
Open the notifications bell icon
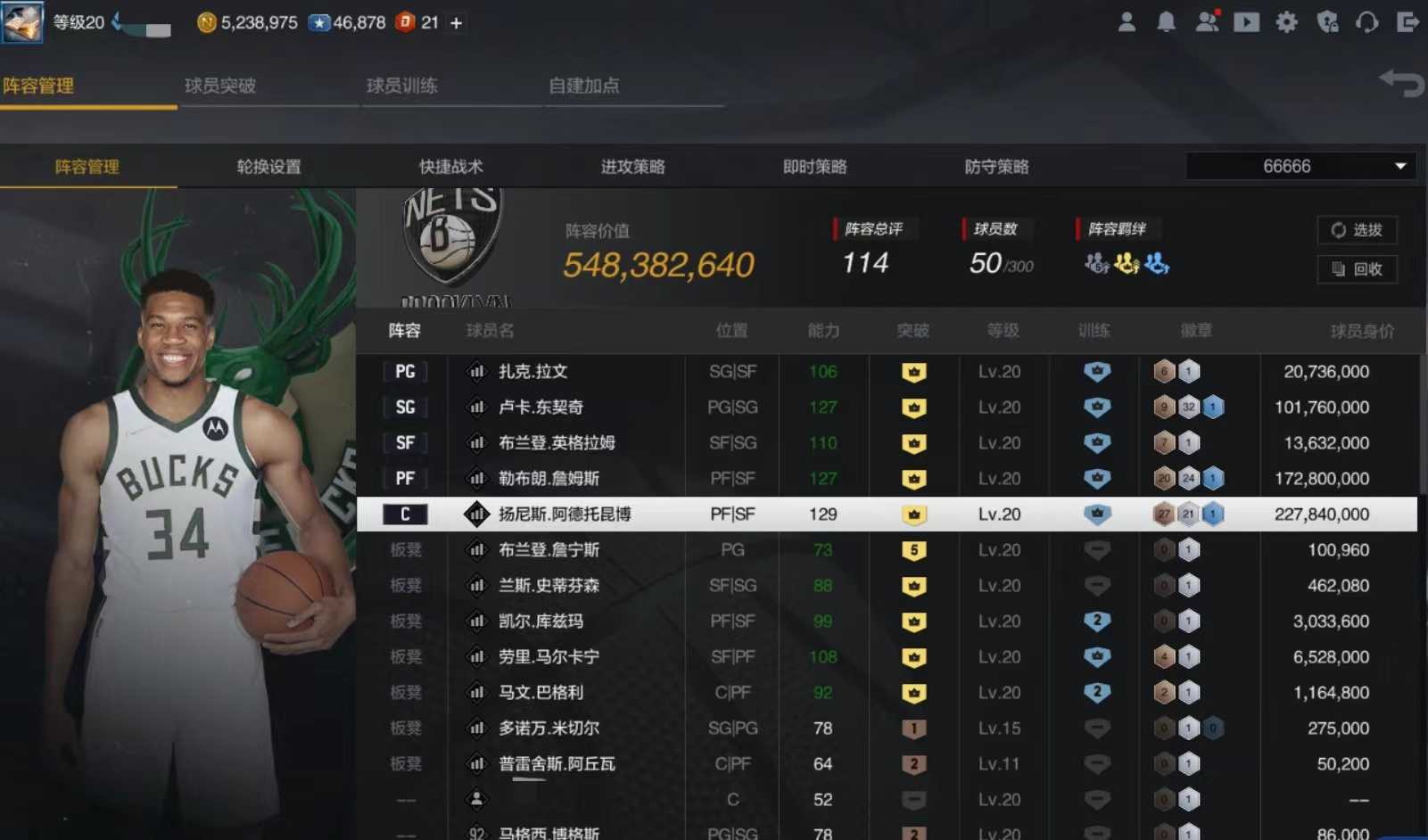[x=1166, y=22]
